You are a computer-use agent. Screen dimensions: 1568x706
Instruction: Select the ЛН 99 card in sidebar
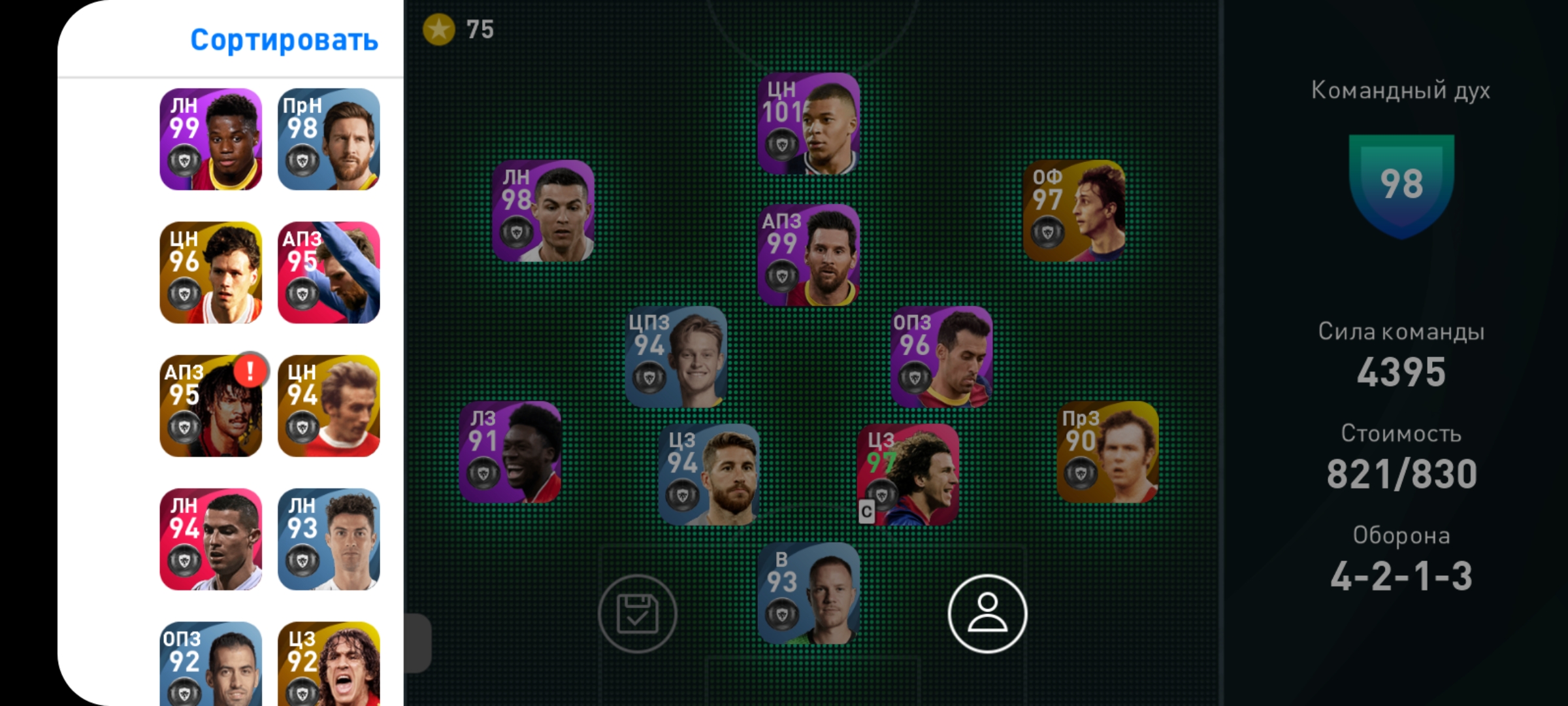pyautogui.click(x=211, y=139)
